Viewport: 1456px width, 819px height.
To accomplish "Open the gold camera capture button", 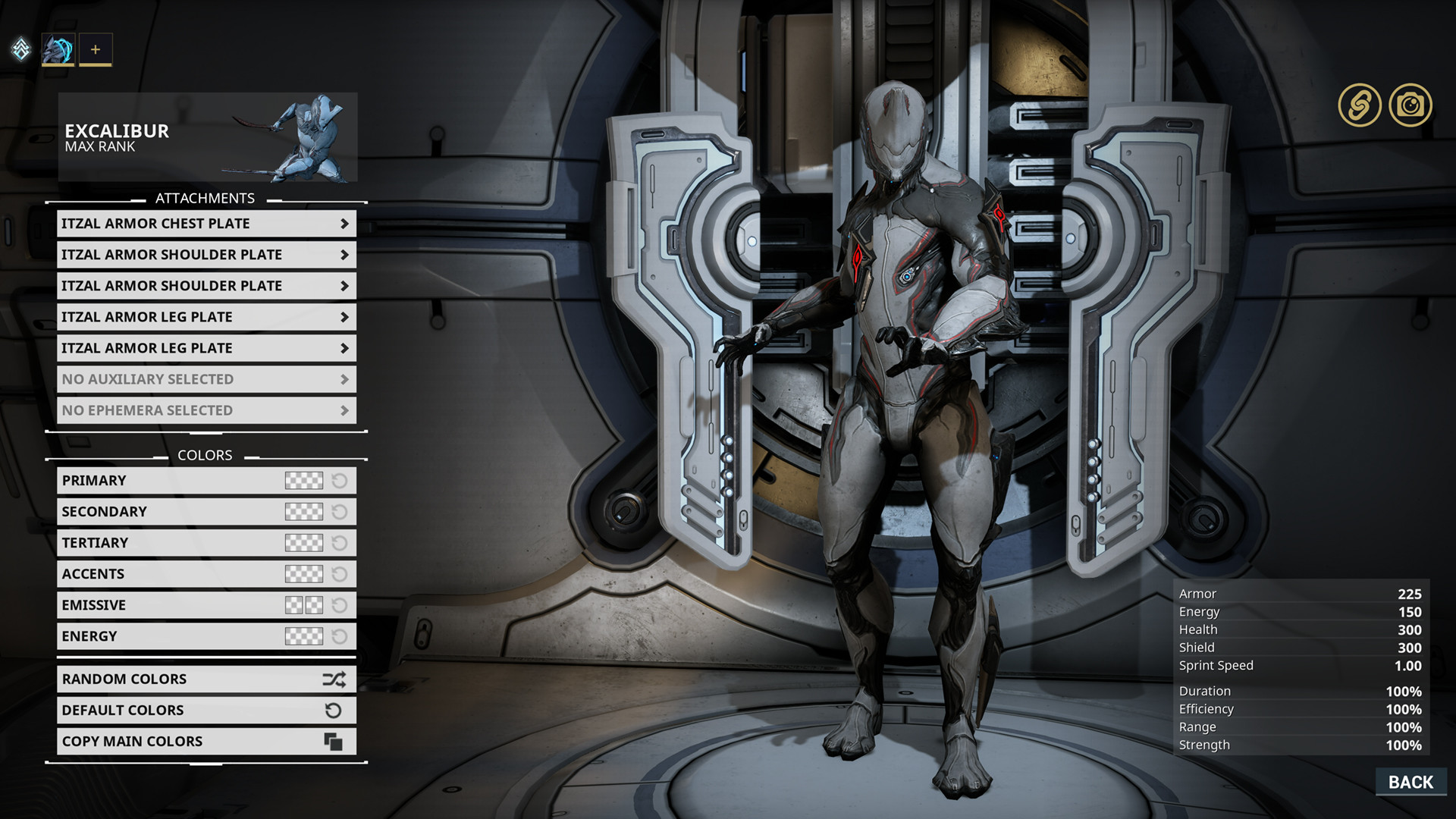I will tap(1410, 105).
